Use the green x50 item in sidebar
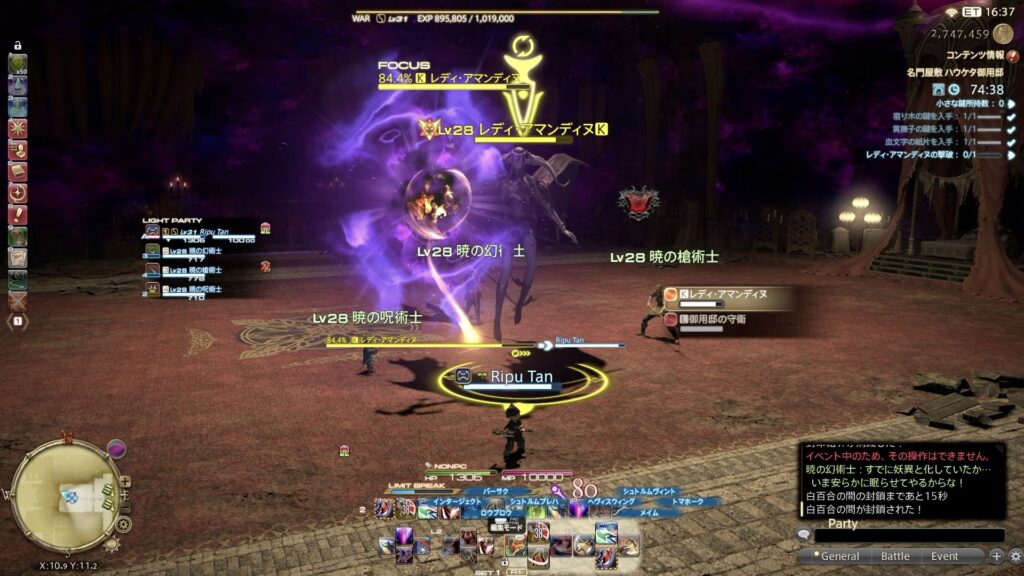 pos(17,65)
